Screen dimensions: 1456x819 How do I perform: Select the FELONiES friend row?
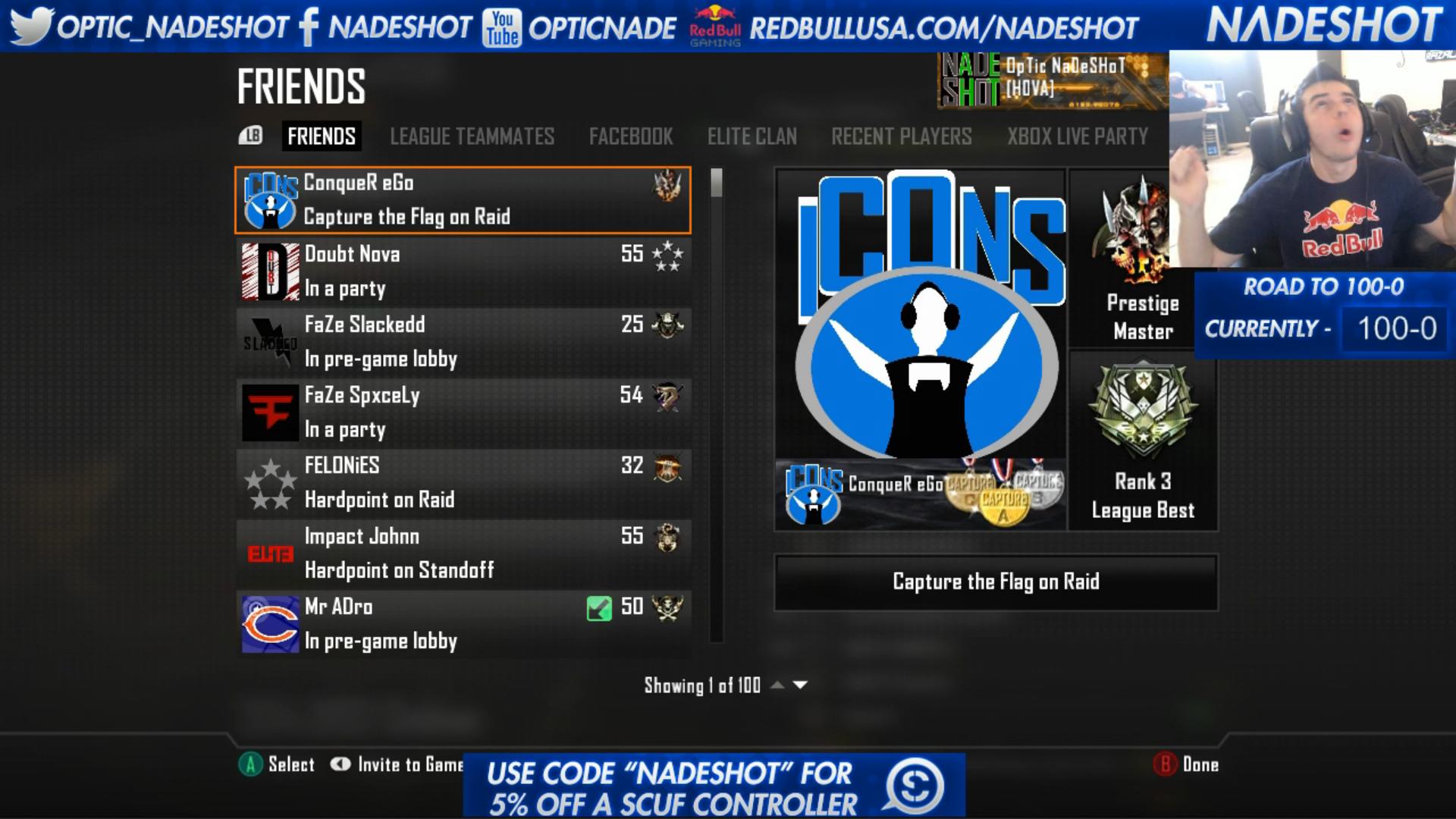463,482
